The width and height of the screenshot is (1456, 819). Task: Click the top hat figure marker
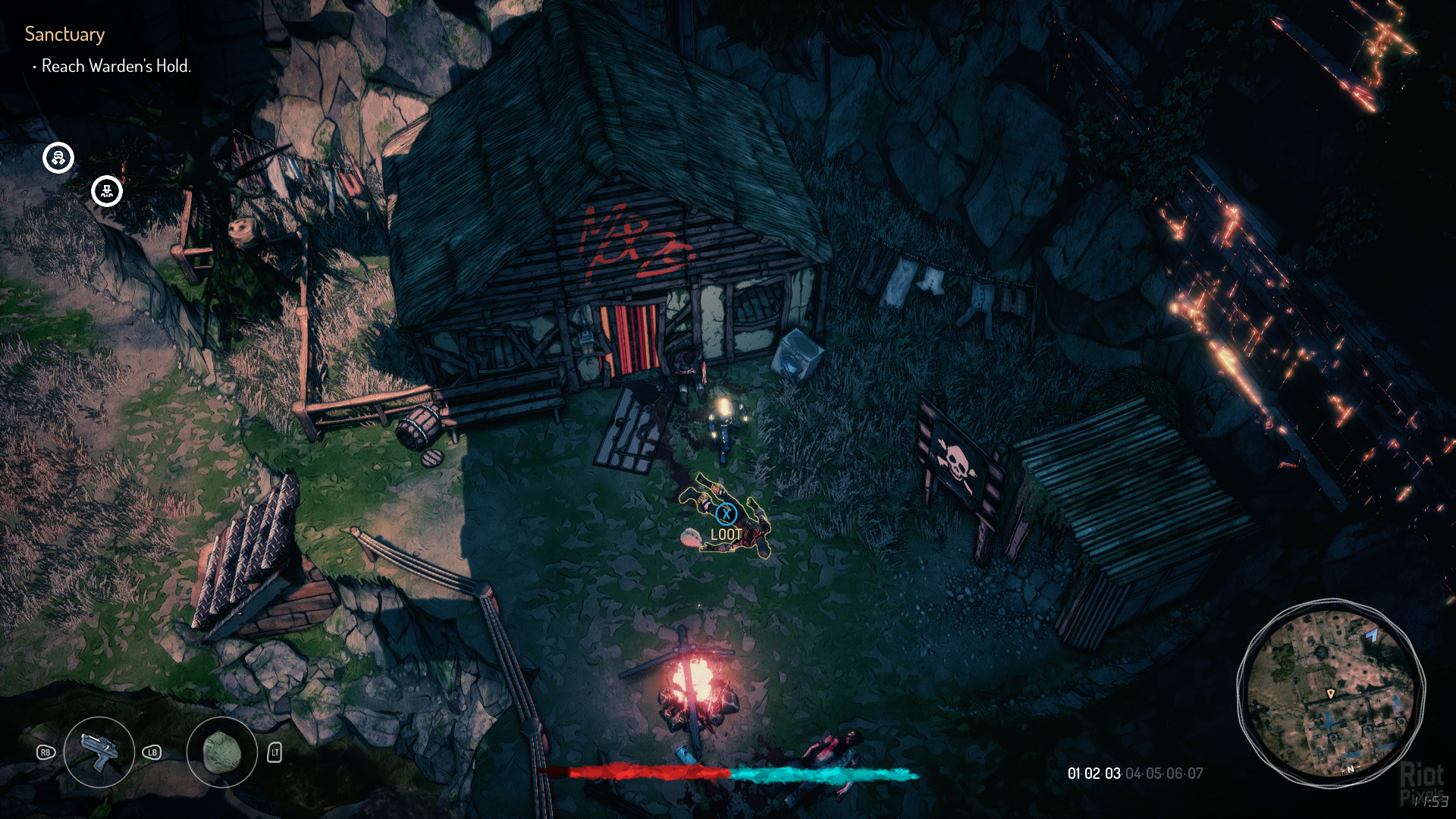click(107, 191)
